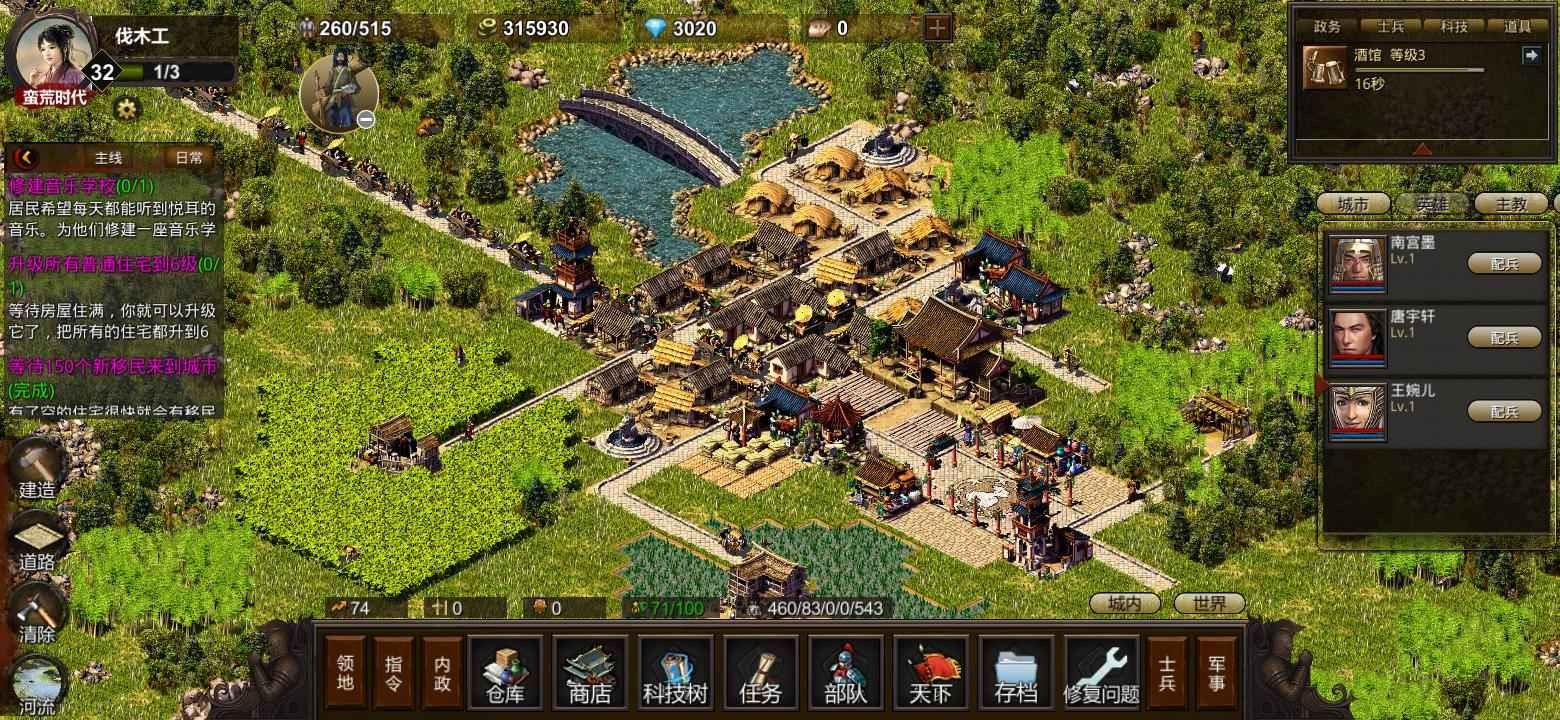The height and width of the screenshot is (720, 1560).
Task: Switch to the 城市 city tab
Action: pos(1352,204)
